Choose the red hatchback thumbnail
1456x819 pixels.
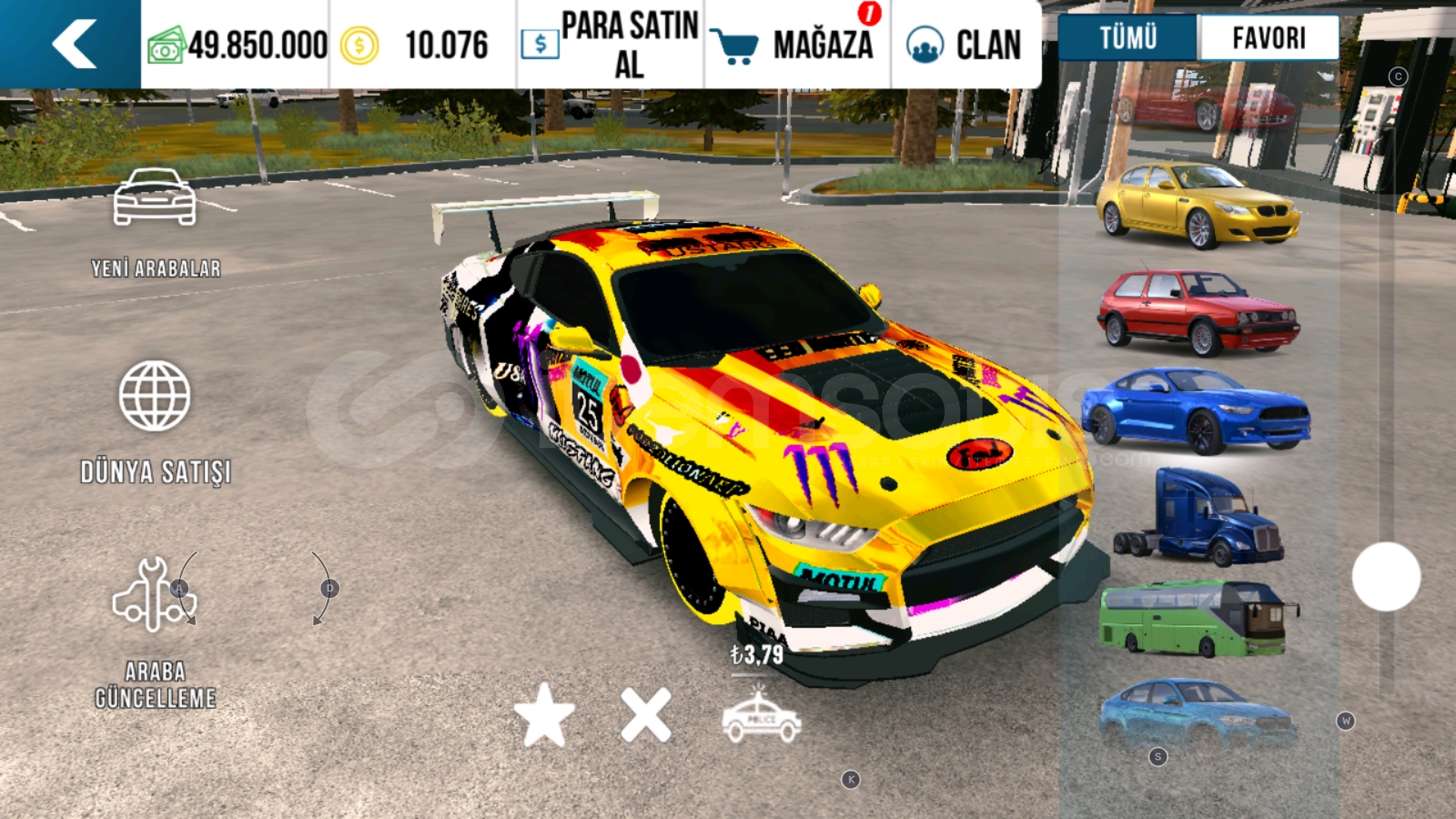click(x=1197, y=312)
